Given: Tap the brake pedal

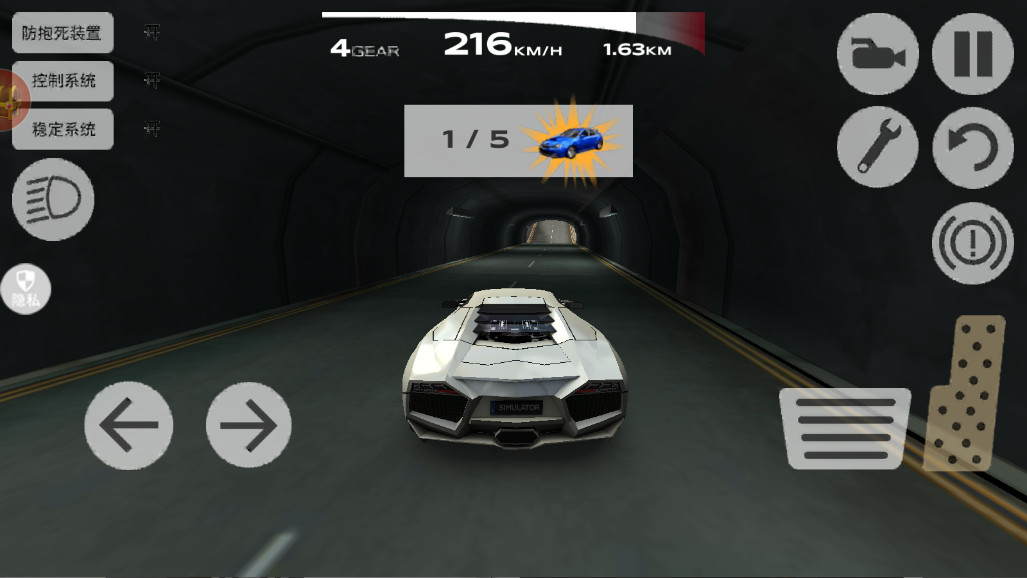Looking at the screenshot, I should click(844, 428).
